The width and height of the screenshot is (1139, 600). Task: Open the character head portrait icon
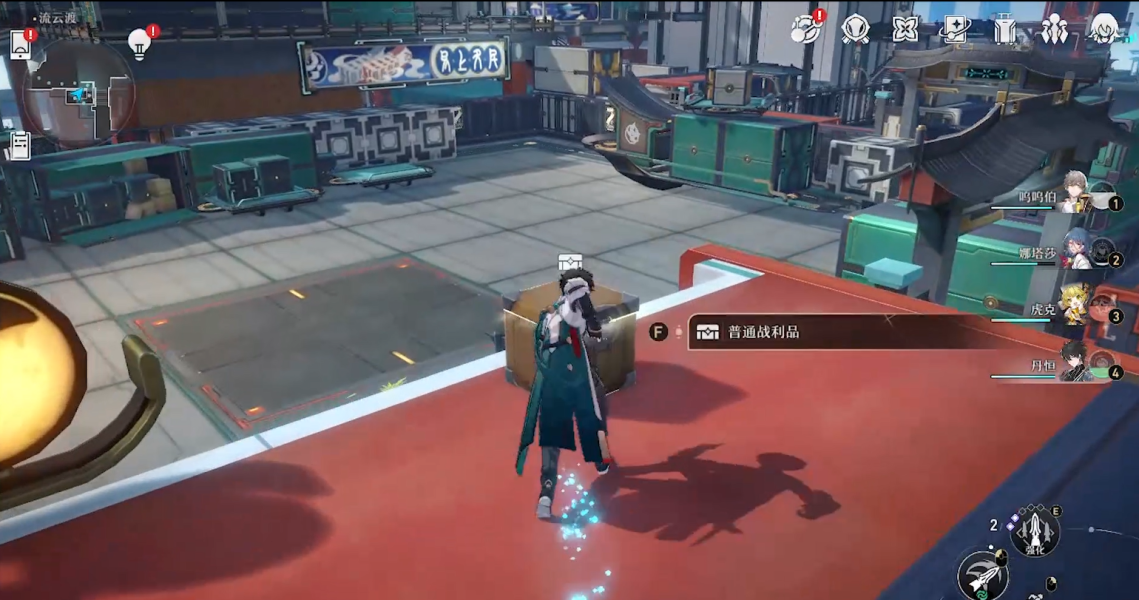tap(1104, 28)
